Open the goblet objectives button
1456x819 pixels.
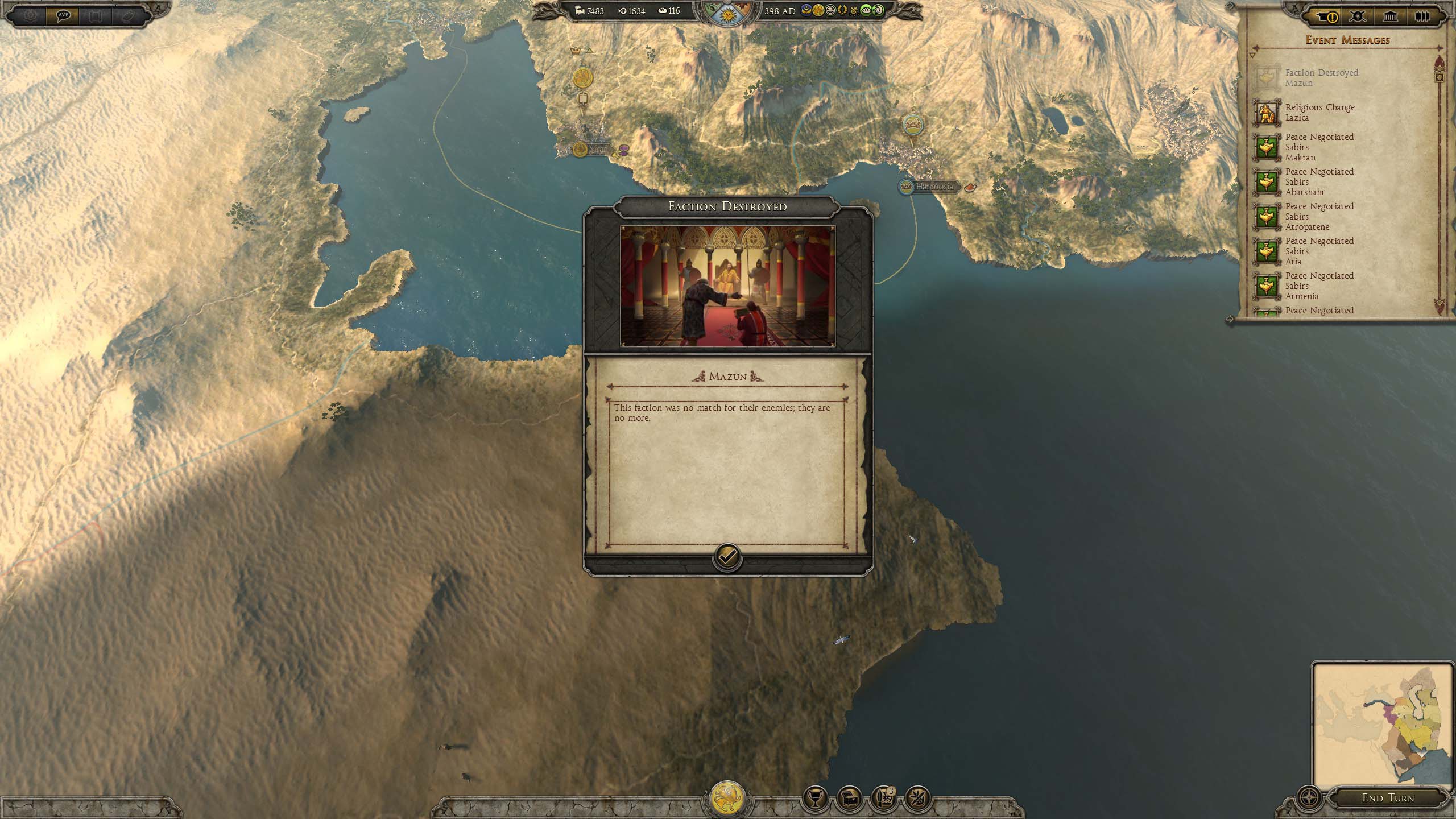click(x=814, y=800)
